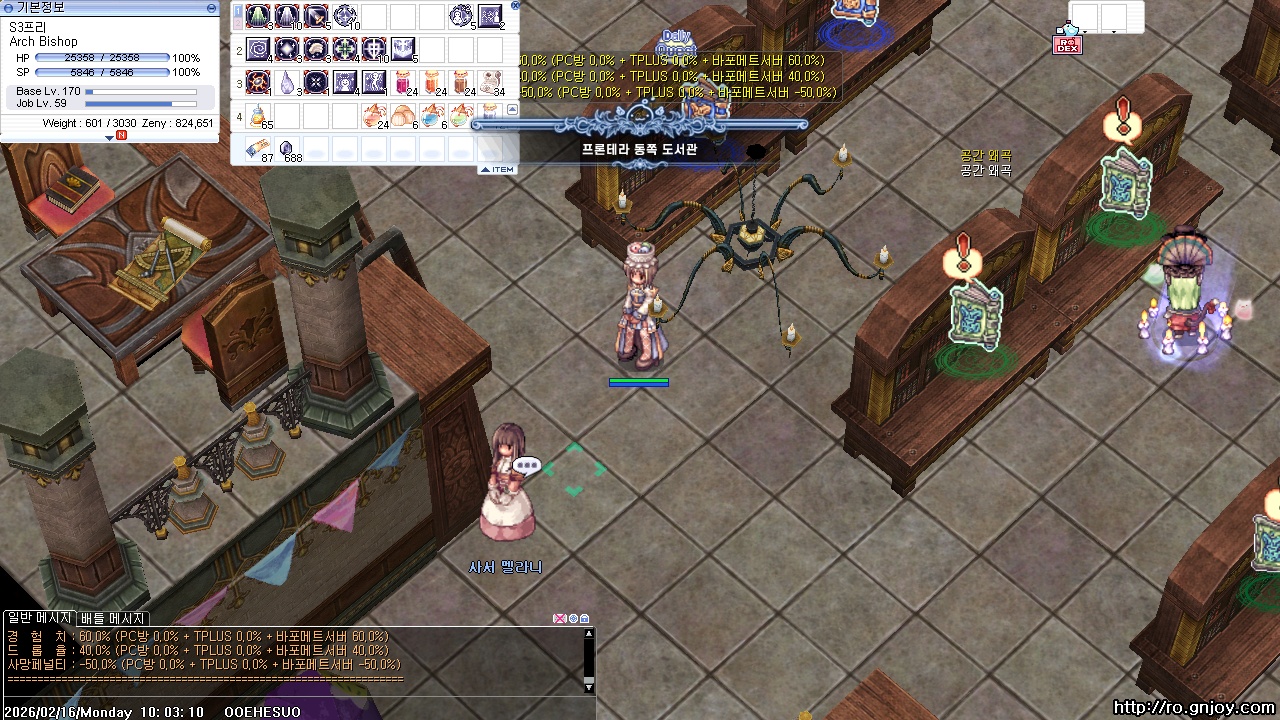This screenshot has height=720, width=1280.
Task: Activate the warp spiral skill icon
Action: click(x=259, y=49)
